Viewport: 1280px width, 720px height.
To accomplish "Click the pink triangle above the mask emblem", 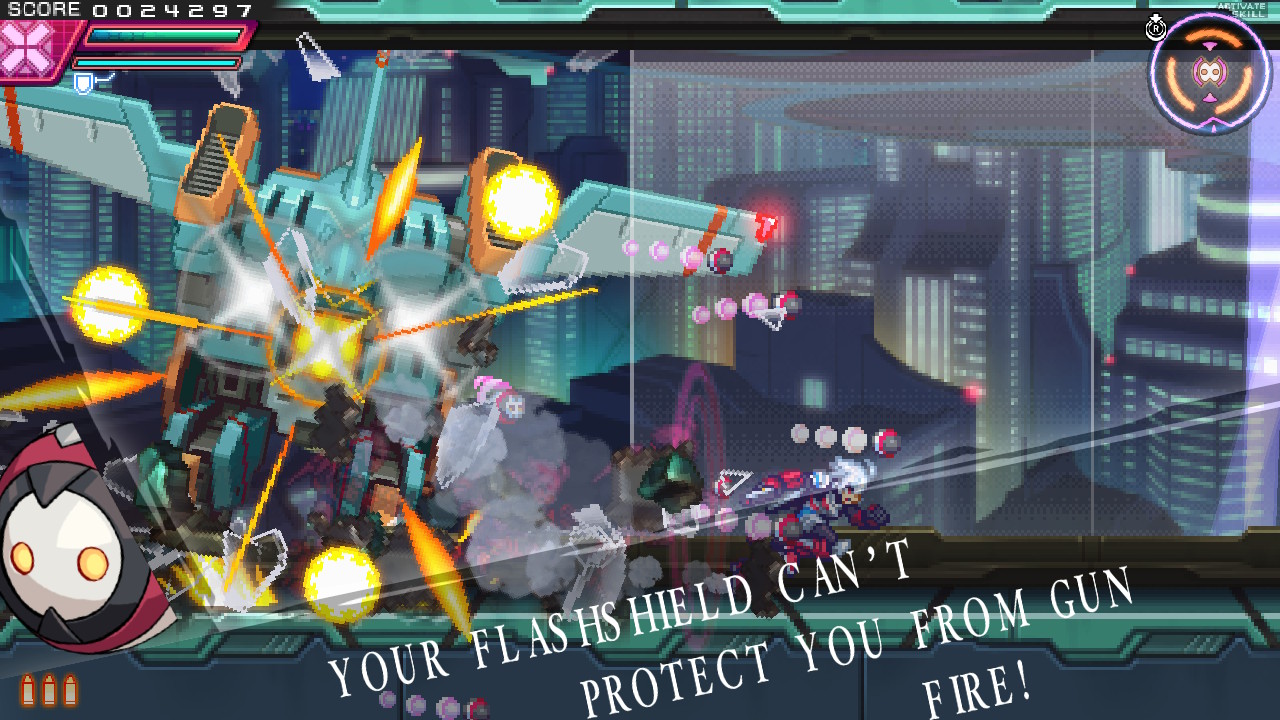I will [1209, 45].
